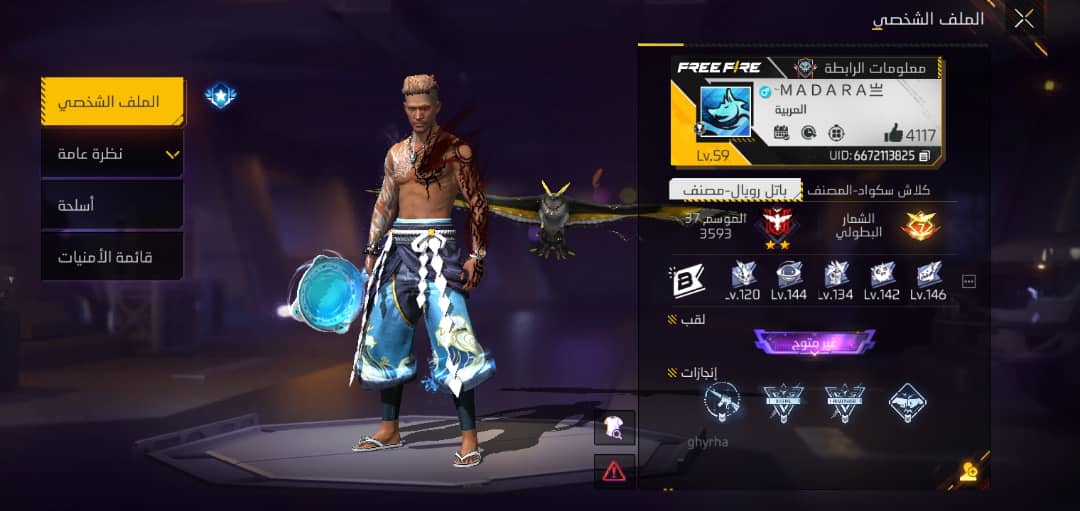Image resolution: width=1080 pixels, height=511 pixels.
Task: Select the Lv.146 character badge
Action: 928,281
